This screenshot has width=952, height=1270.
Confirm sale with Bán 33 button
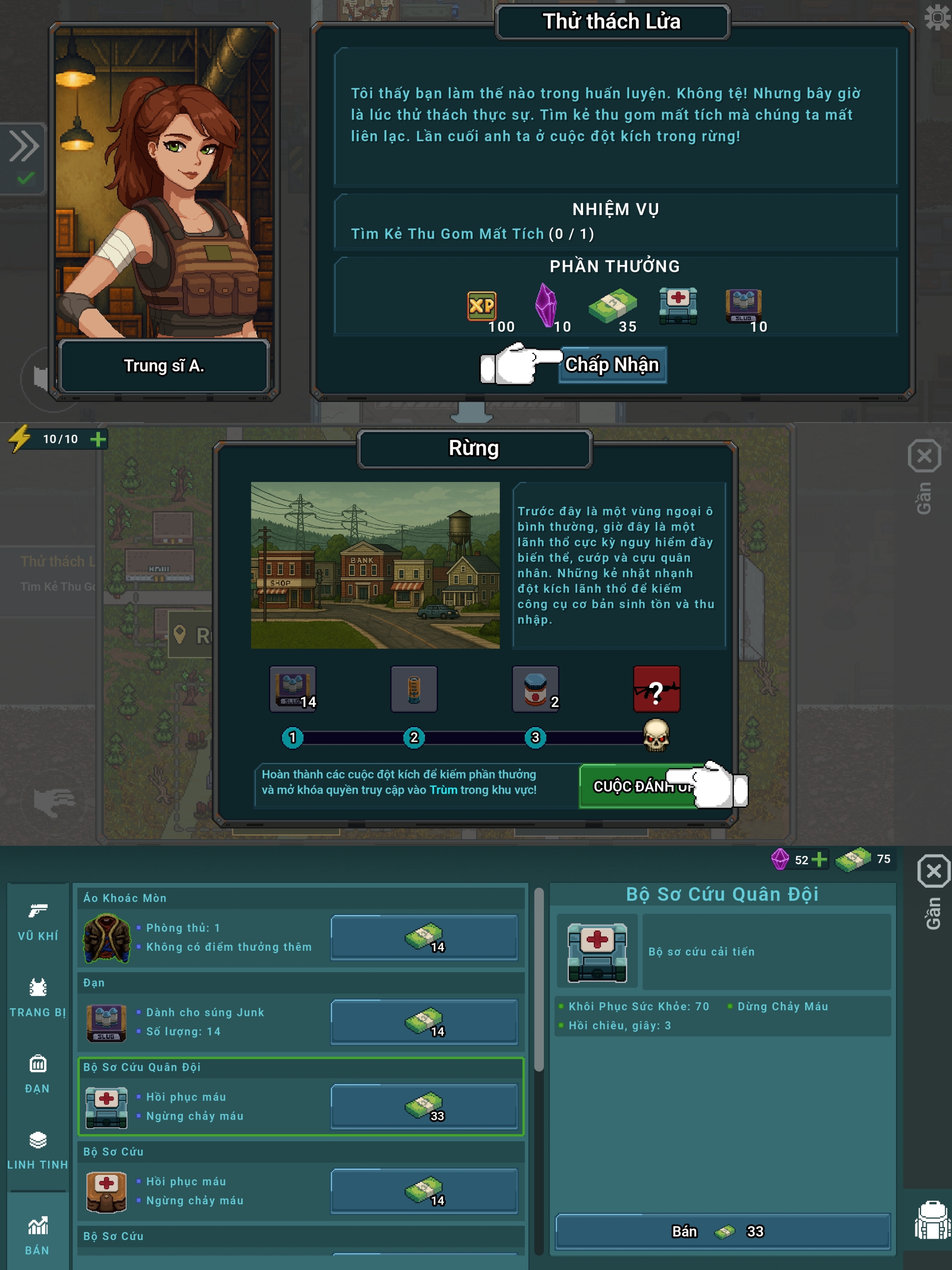[722, 1232]
